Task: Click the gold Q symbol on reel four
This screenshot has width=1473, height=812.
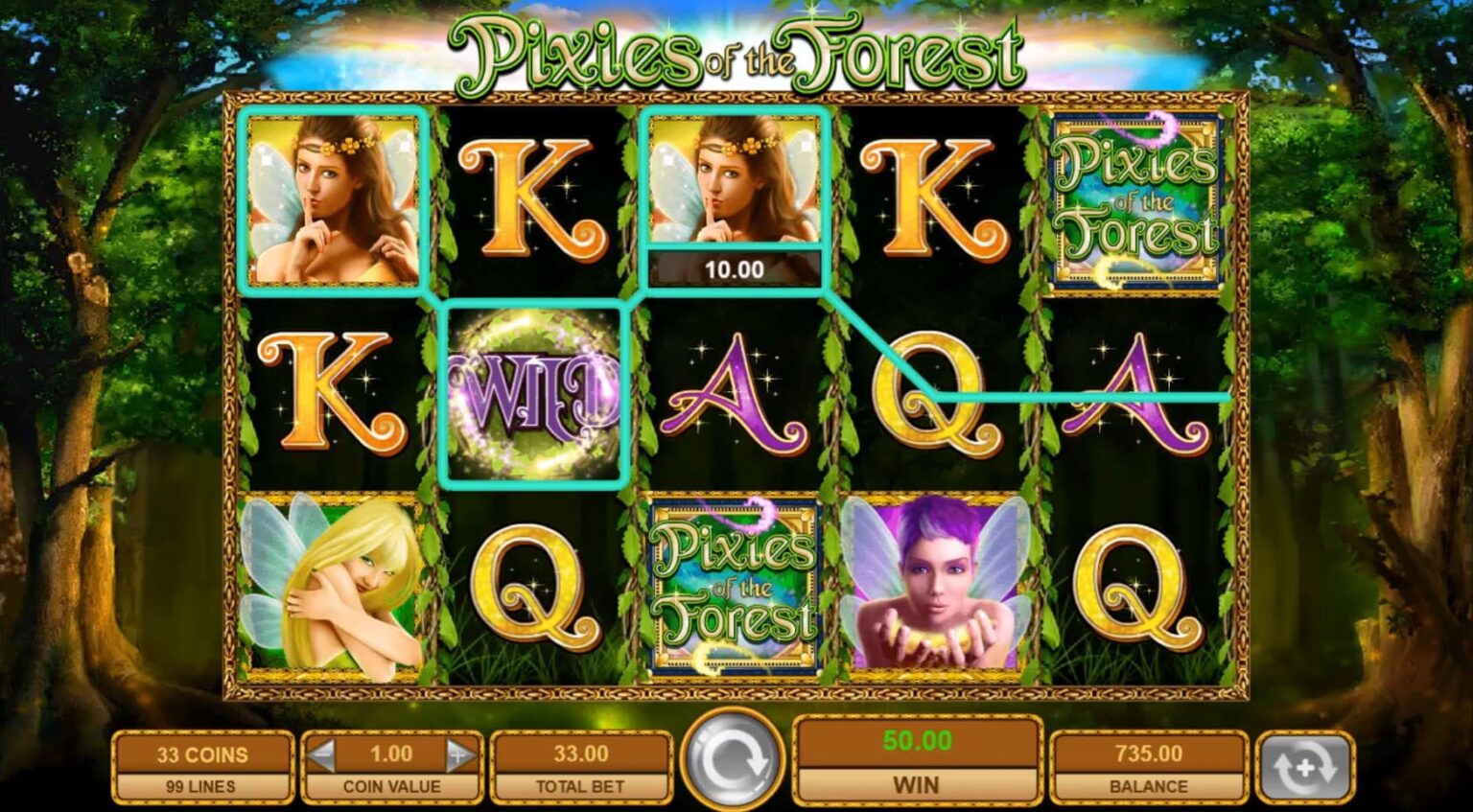Action: 926,393
